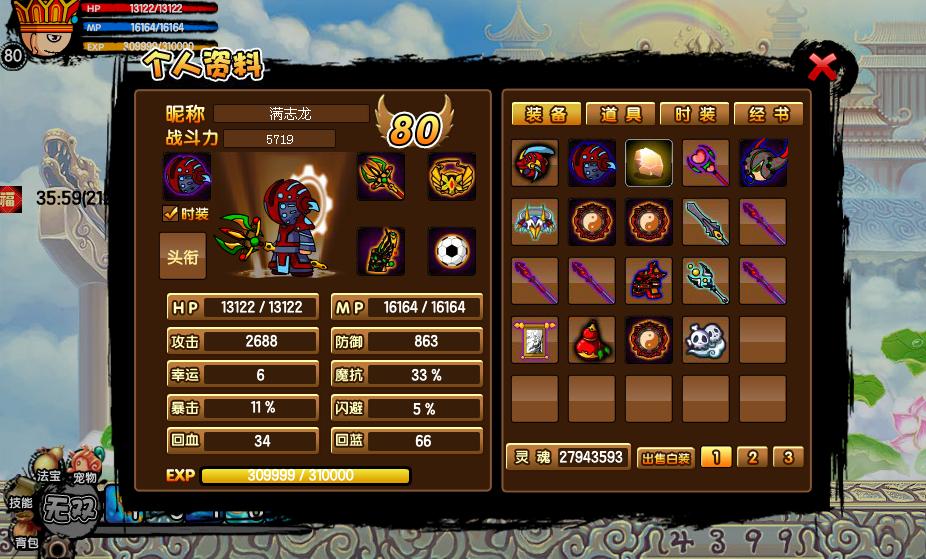Pick the heart-topped staff in inventory
Screen dimensions: 926x559
(706, 163)
